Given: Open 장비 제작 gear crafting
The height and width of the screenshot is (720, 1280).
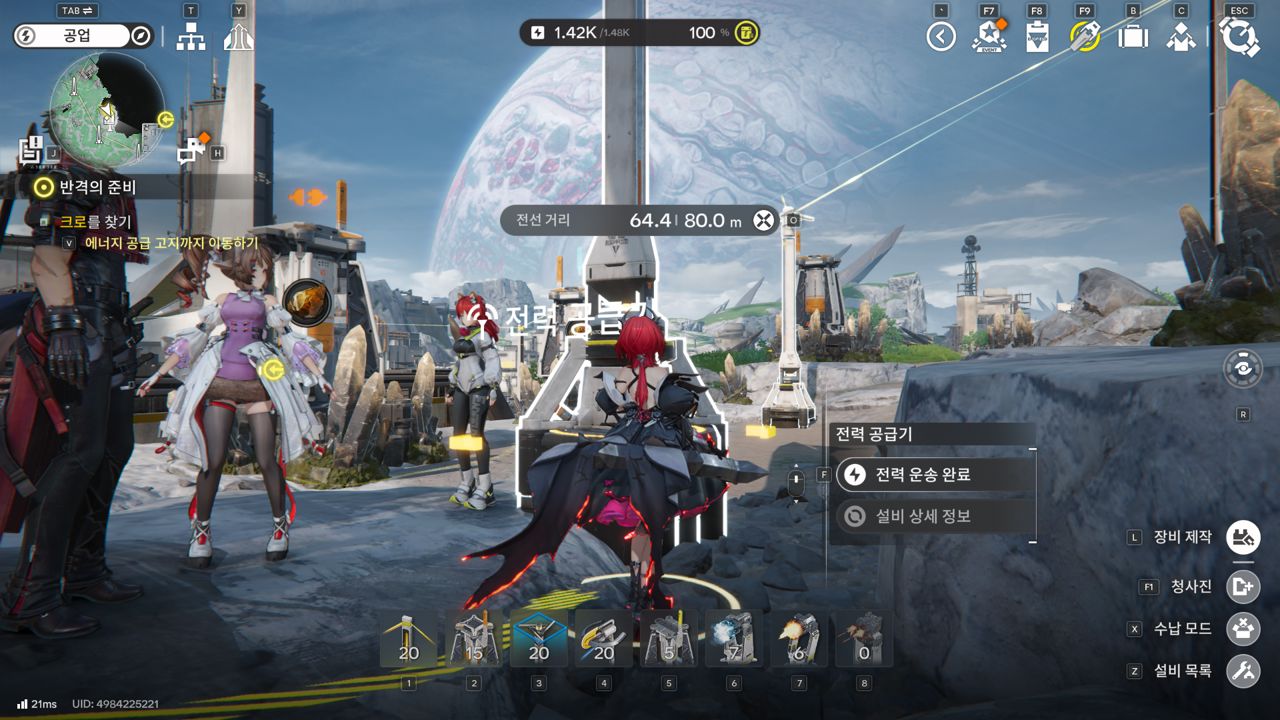Looking at the screenshot, I should coord(1244,537).
